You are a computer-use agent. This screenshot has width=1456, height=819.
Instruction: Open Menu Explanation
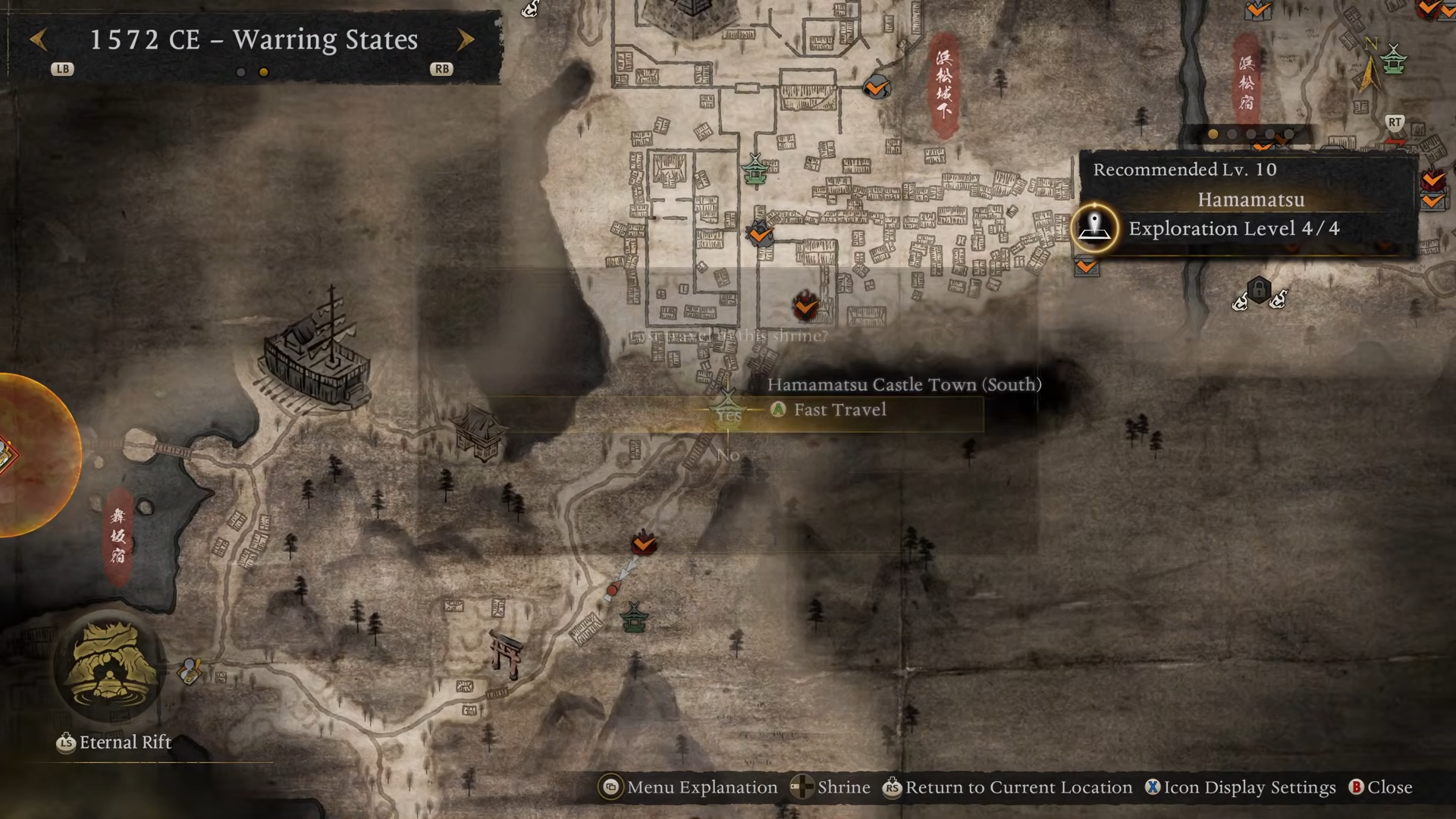689,788
